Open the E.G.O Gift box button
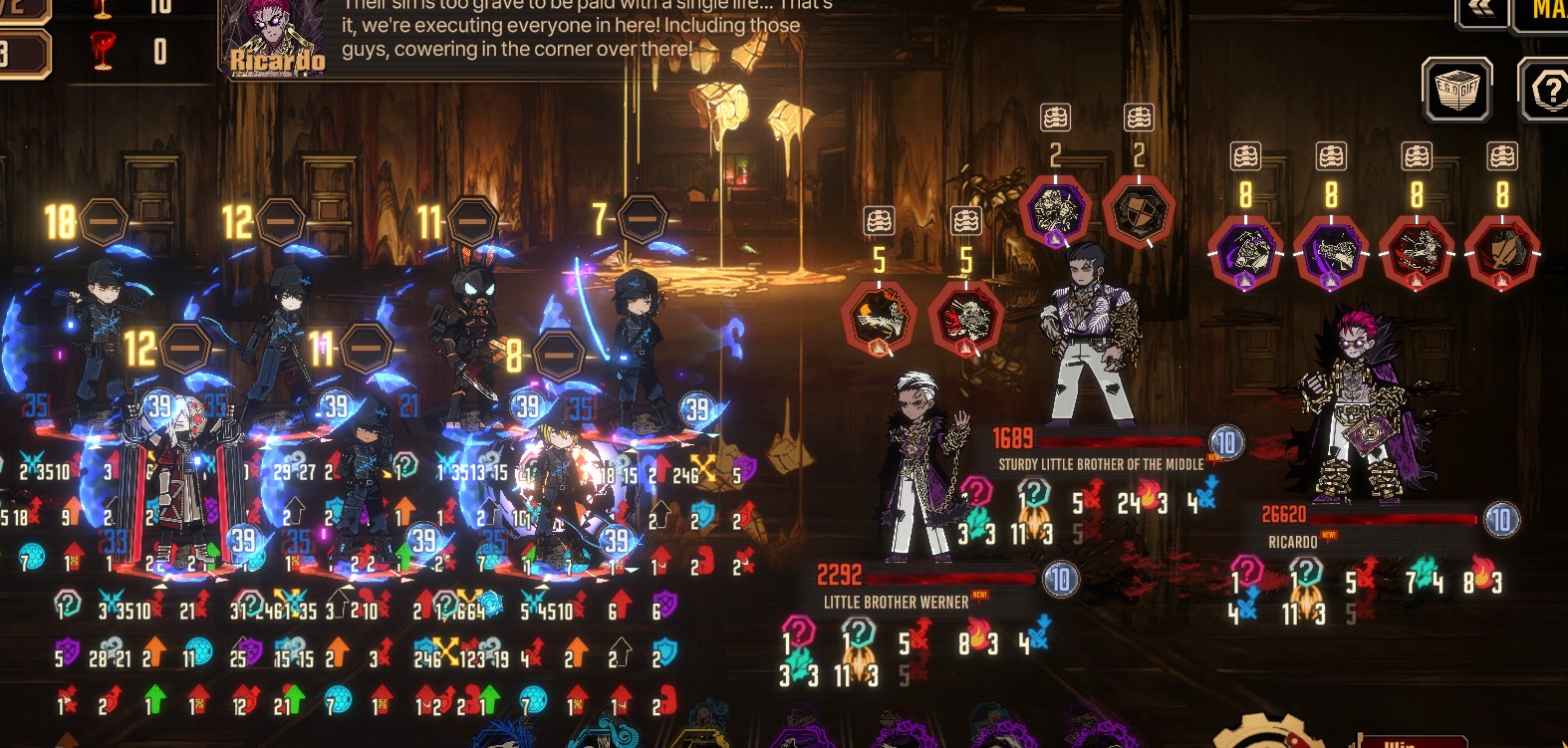The height and width of the screenshot is (748, 1568). pos(1455,90)
